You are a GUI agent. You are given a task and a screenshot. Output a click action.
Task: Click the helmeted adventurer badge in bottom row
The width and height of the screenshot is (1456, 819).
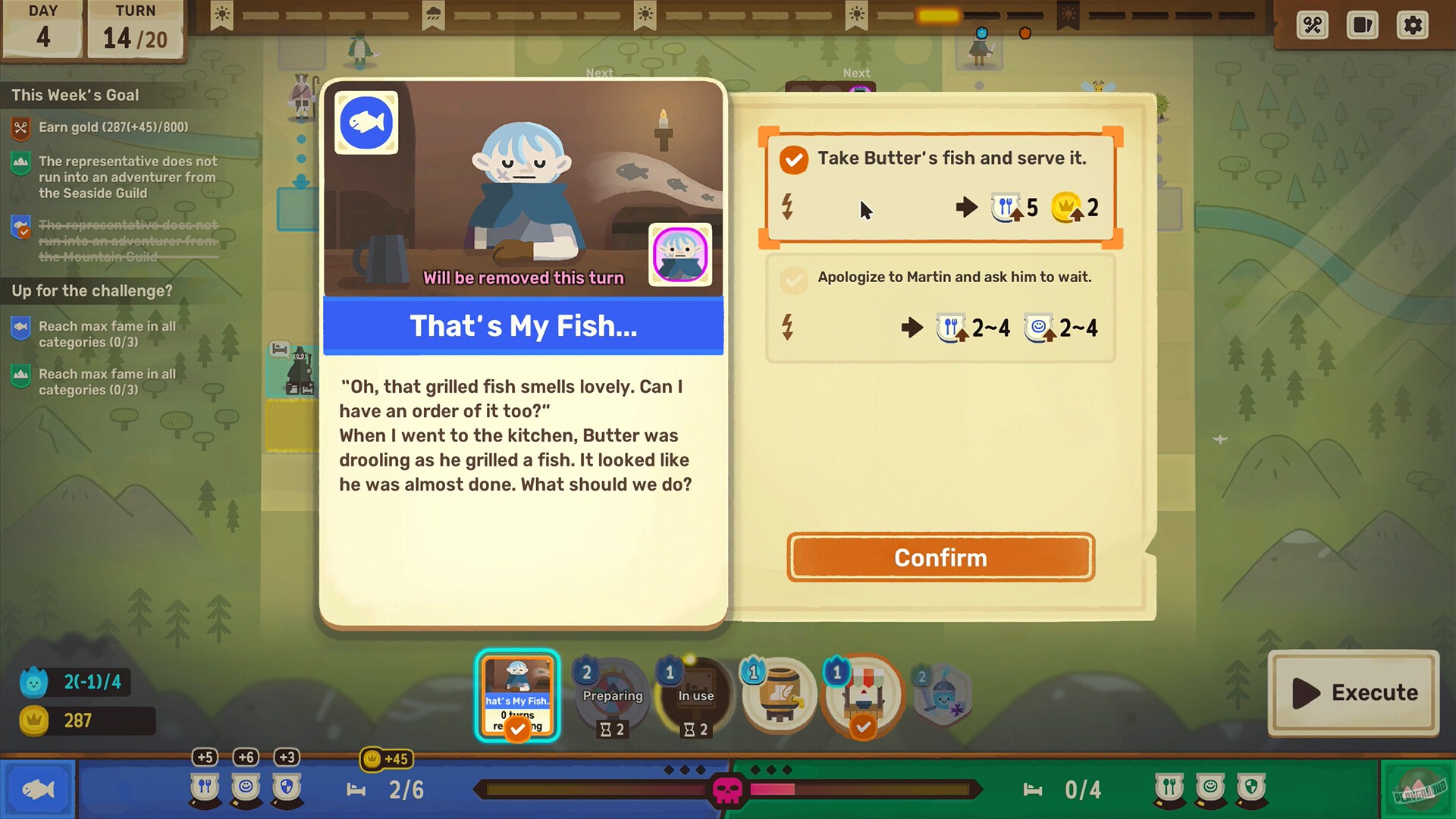click(943, 694)
